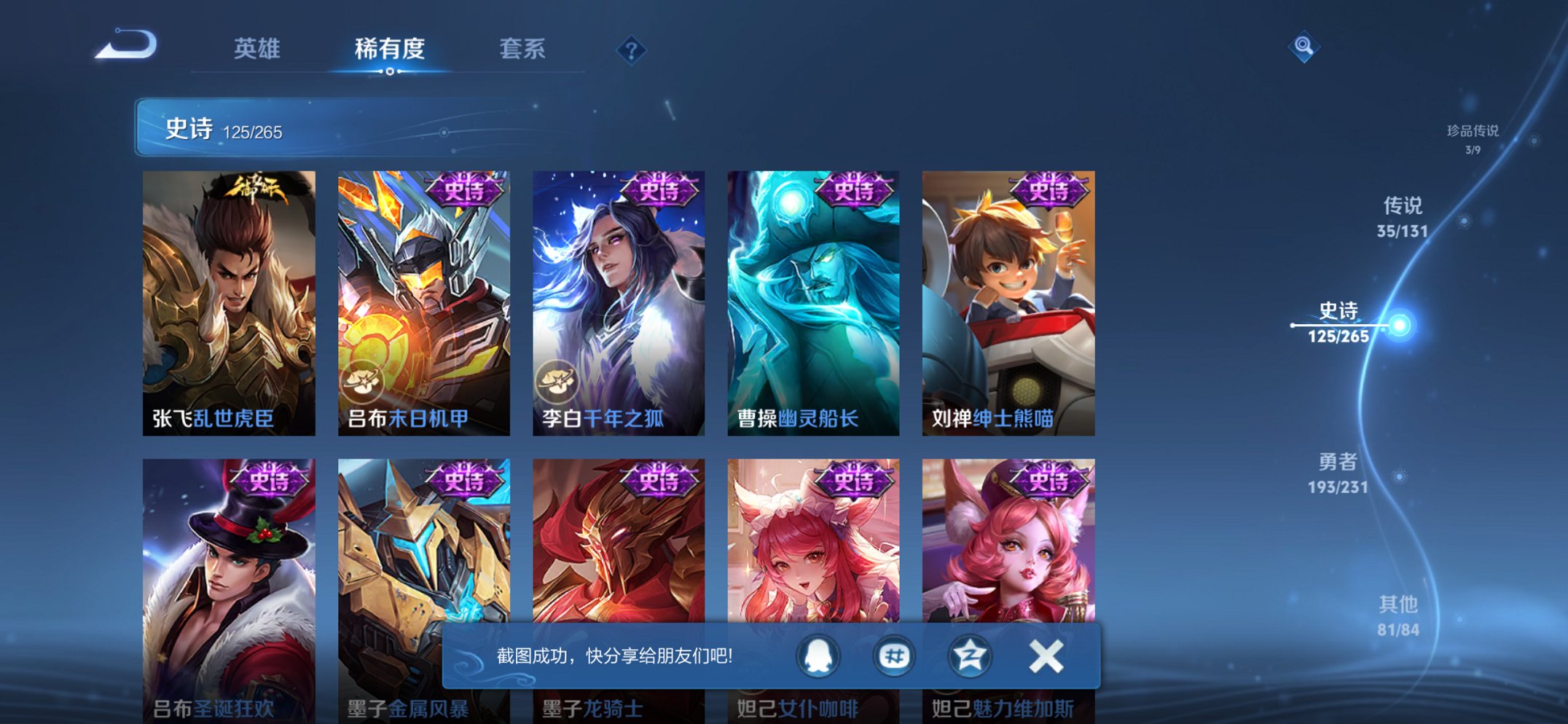Tap the back arrow icon at top left
Viewport: 1568px width, 724px height.
[x=125, y=47]
